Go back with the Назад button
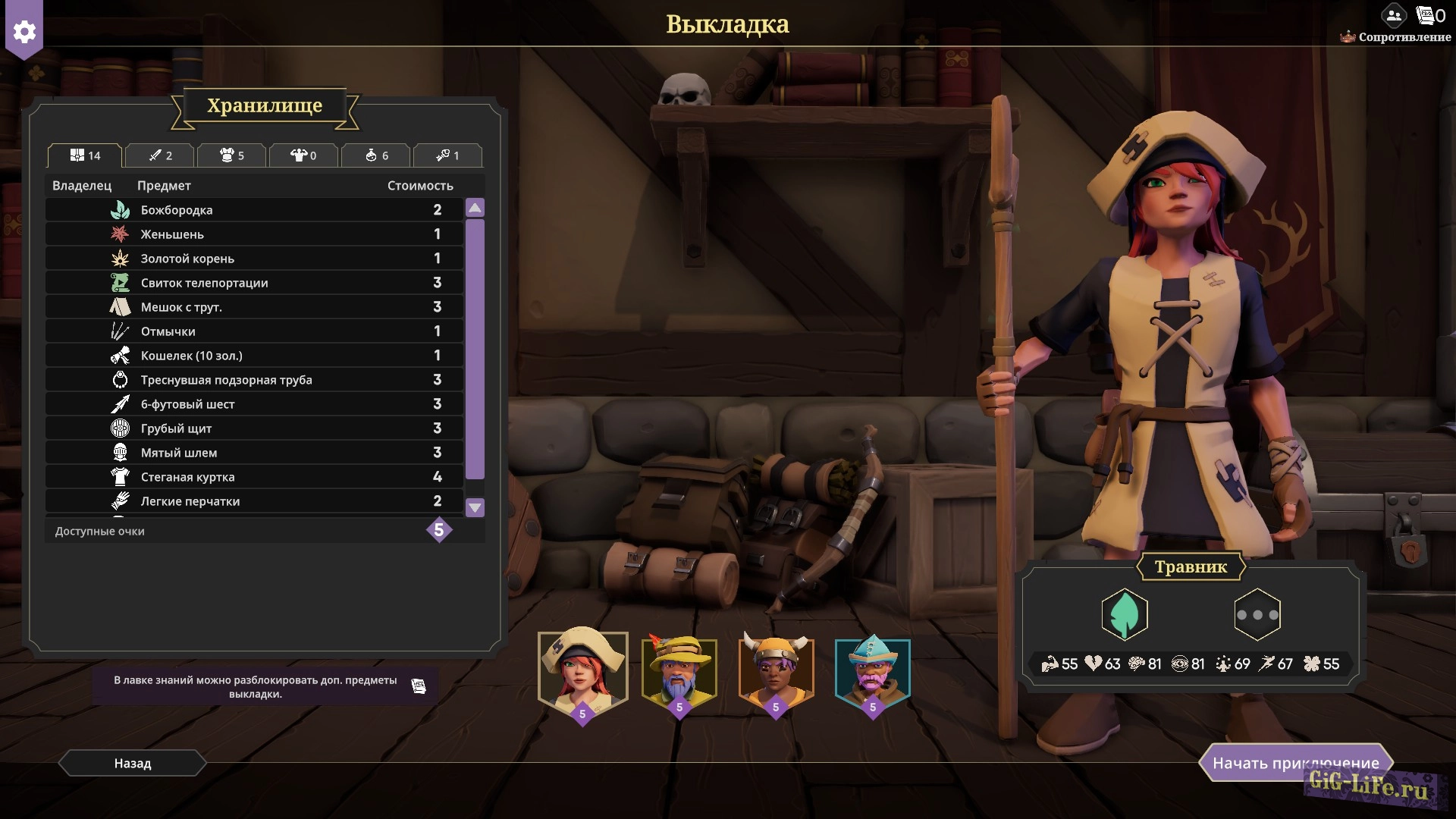 pyautogui.click(x=133, y=763)
